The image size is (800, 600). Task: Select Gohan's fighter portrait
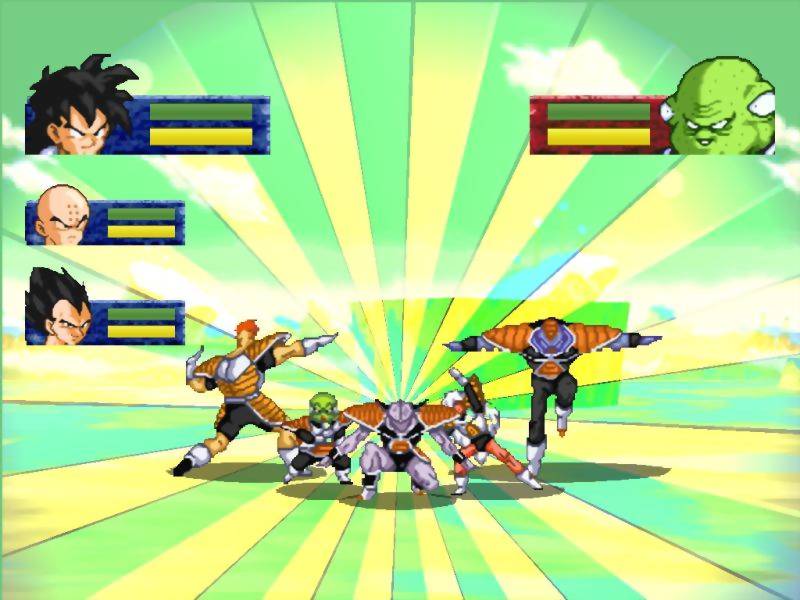79,108
